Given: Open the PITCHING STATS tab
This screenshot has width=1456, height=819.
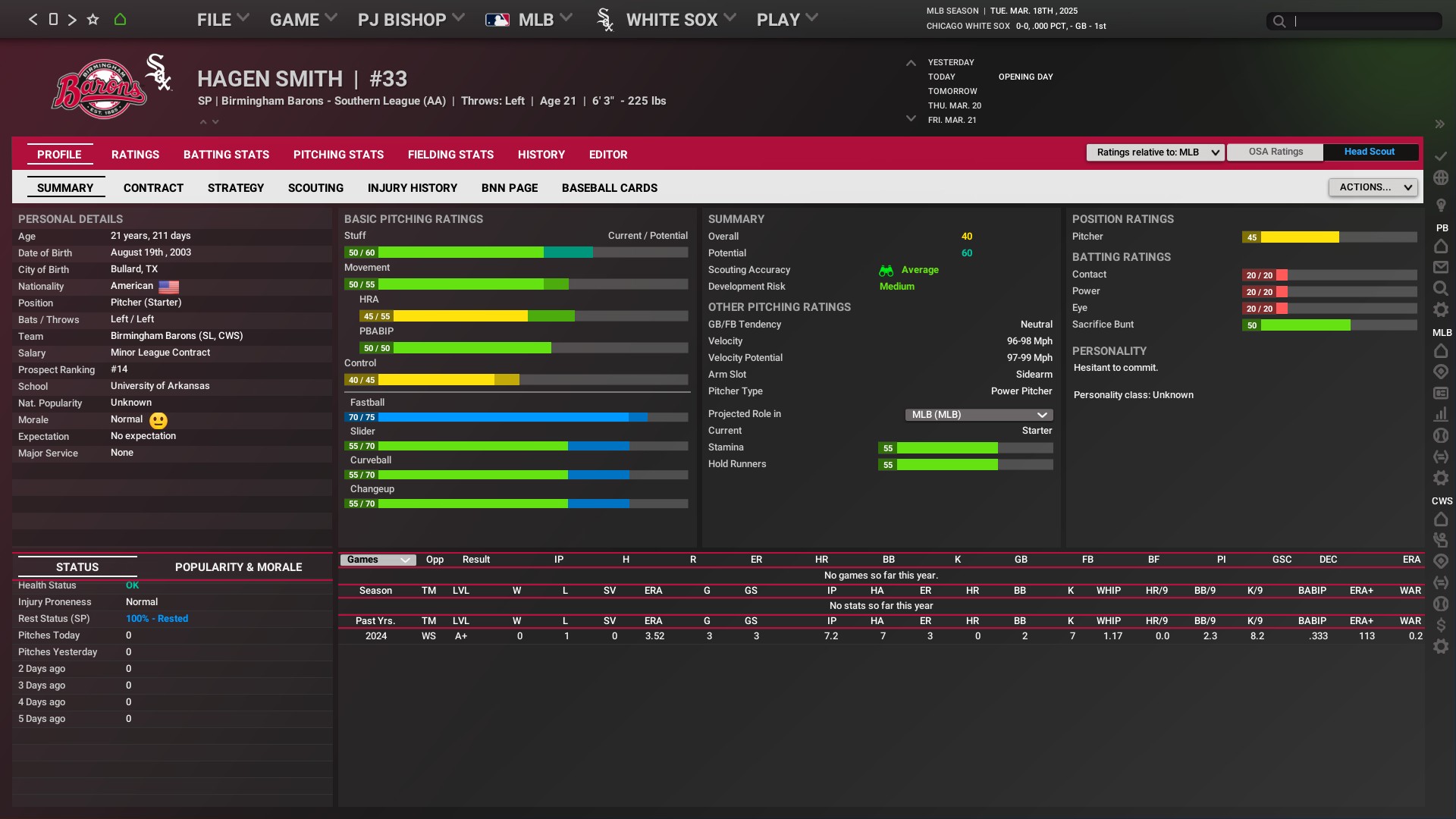Looking at the screenshot, I should 338,155.
